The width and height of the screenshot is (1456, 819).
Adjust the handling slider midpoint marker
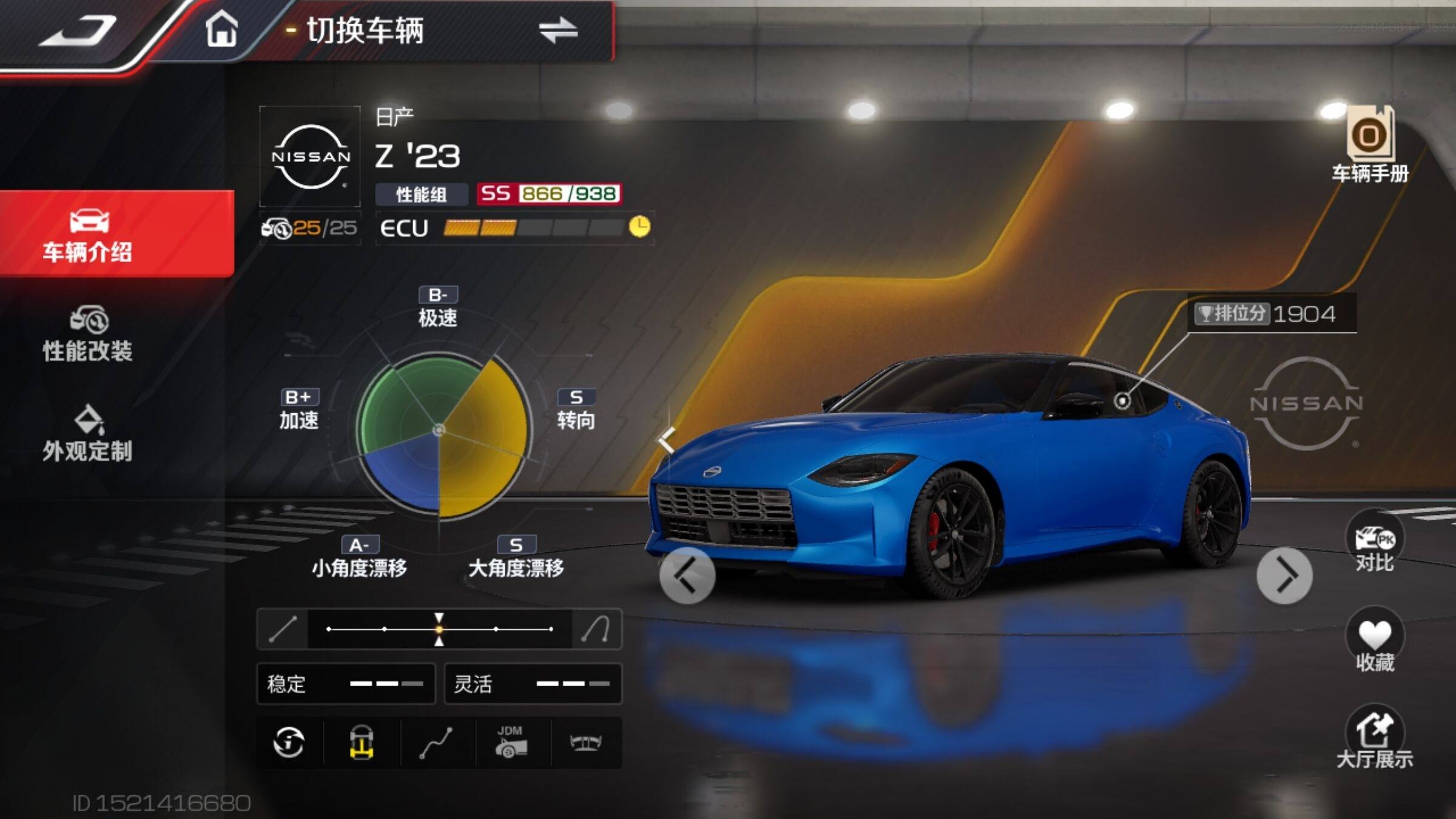[x=439, y=629]
